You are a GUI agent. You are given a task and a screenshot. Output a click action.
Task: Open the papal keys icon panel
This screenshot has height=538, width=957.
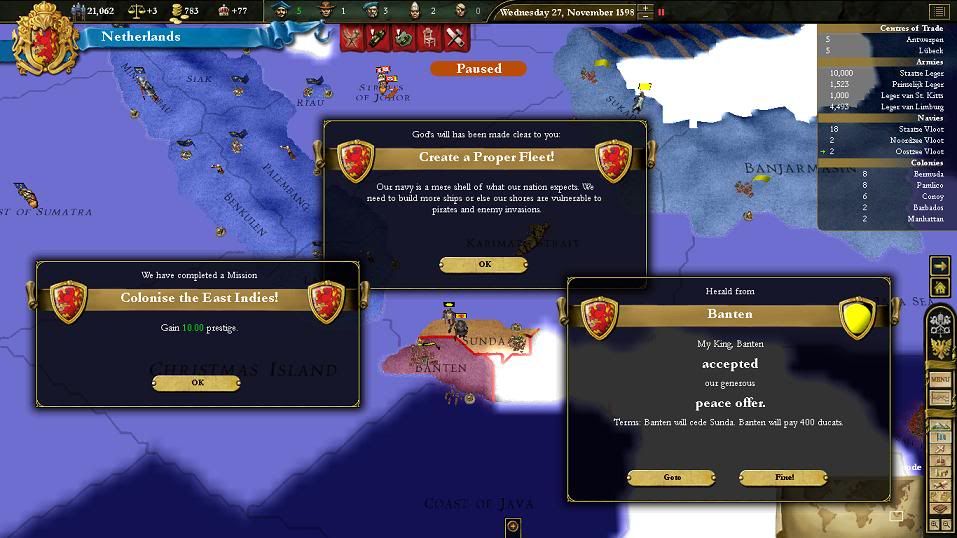pyautogui.click(x=940, y=323)
